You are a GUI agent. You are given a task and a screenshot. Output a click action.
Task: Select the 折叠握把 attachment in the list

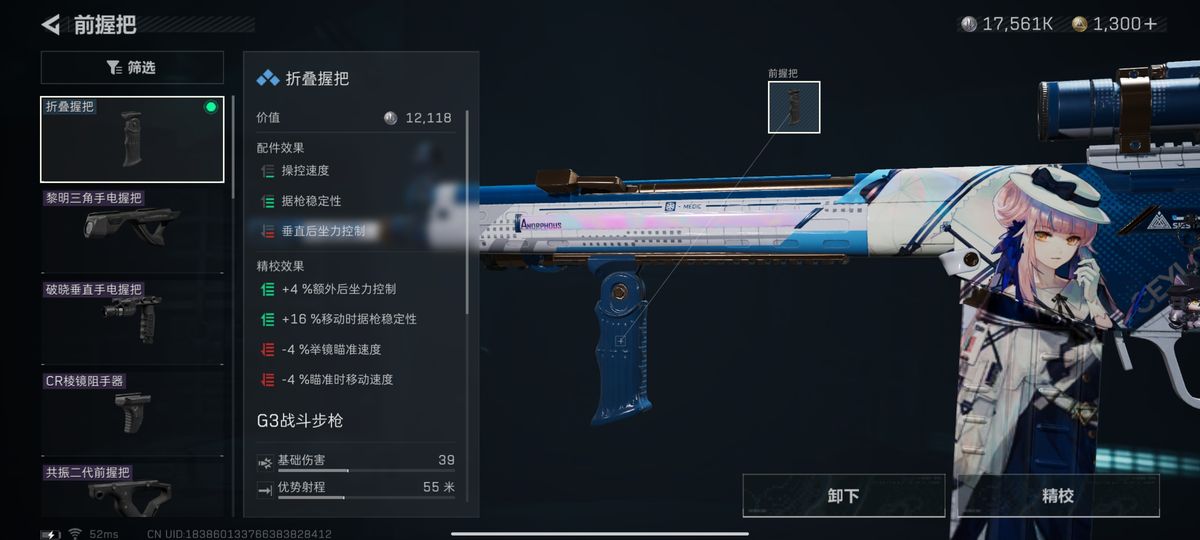tap(132, 140)
